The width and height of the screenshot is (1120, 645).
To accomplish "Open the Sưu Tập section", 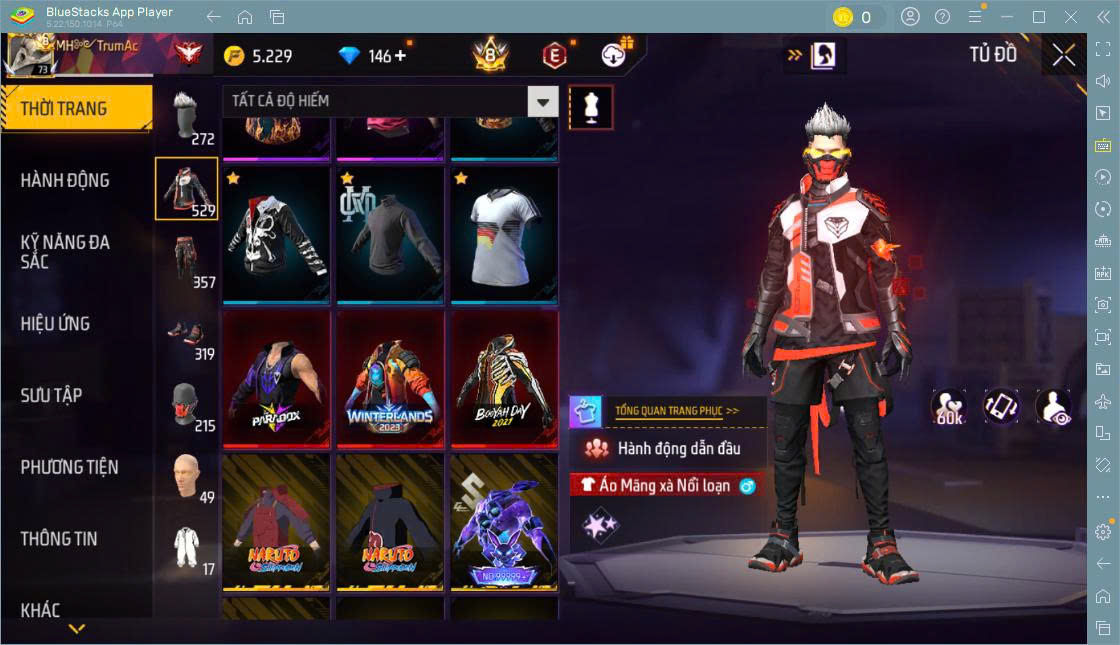I will point(52,396).
